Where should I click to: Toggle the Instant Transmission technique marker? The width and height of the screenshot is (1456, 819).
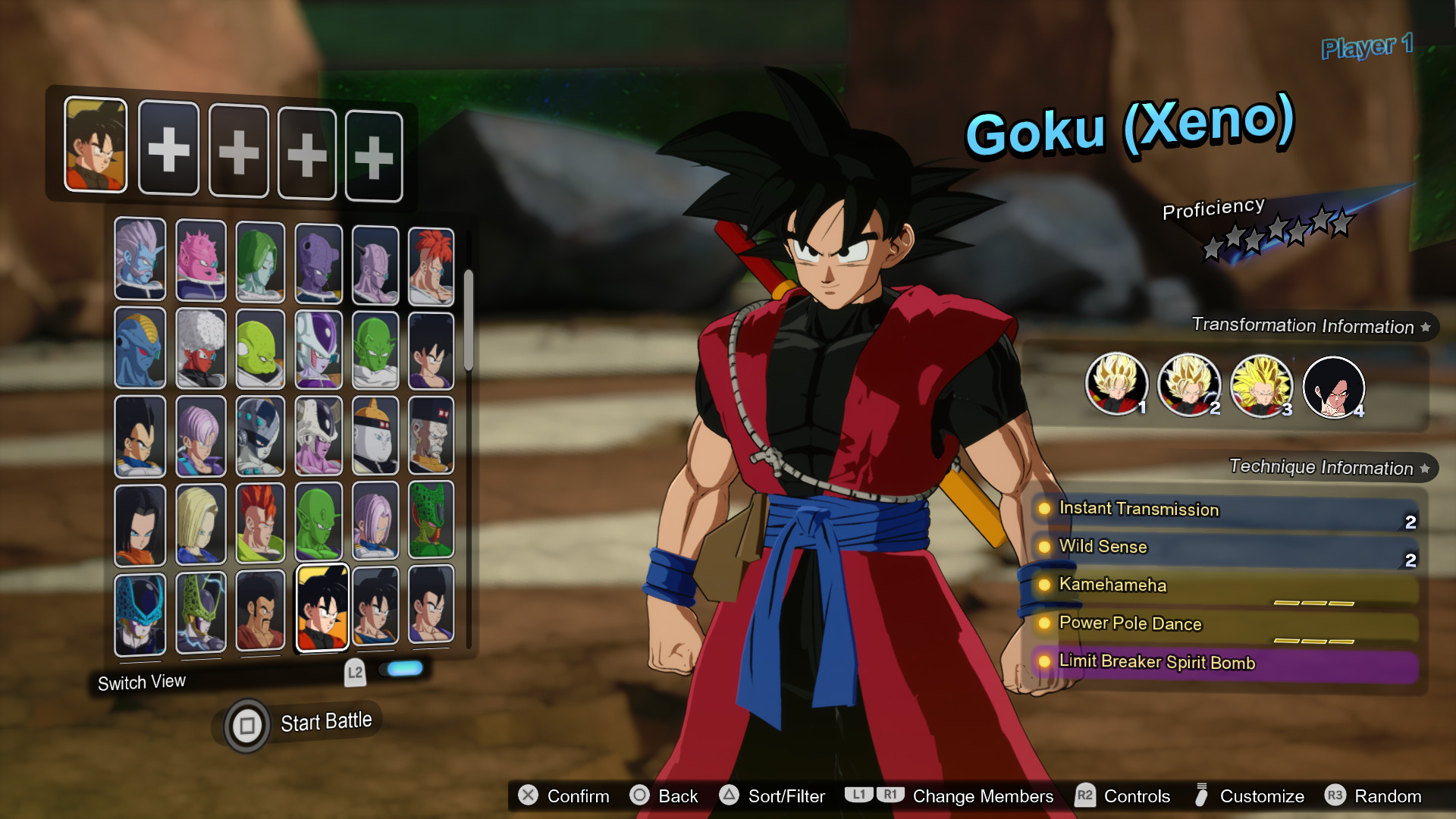click(x=1044, y=510)
